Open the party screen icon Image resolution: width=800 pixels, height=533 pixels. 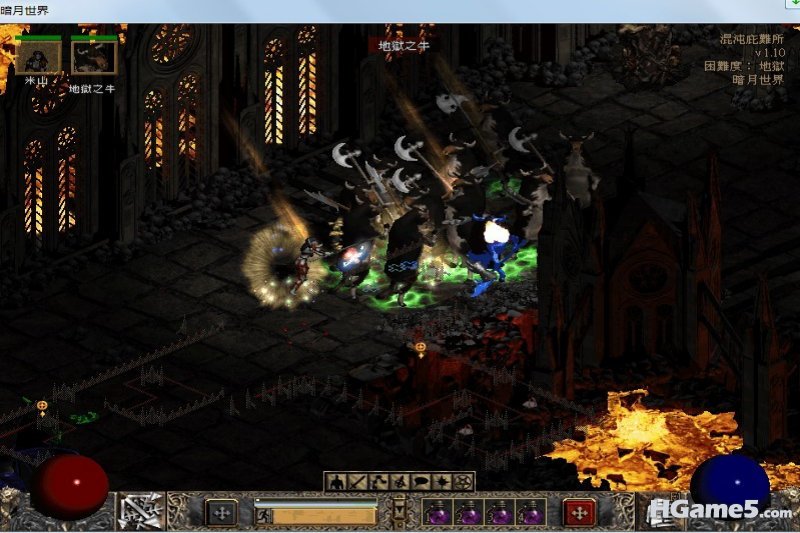397,482
